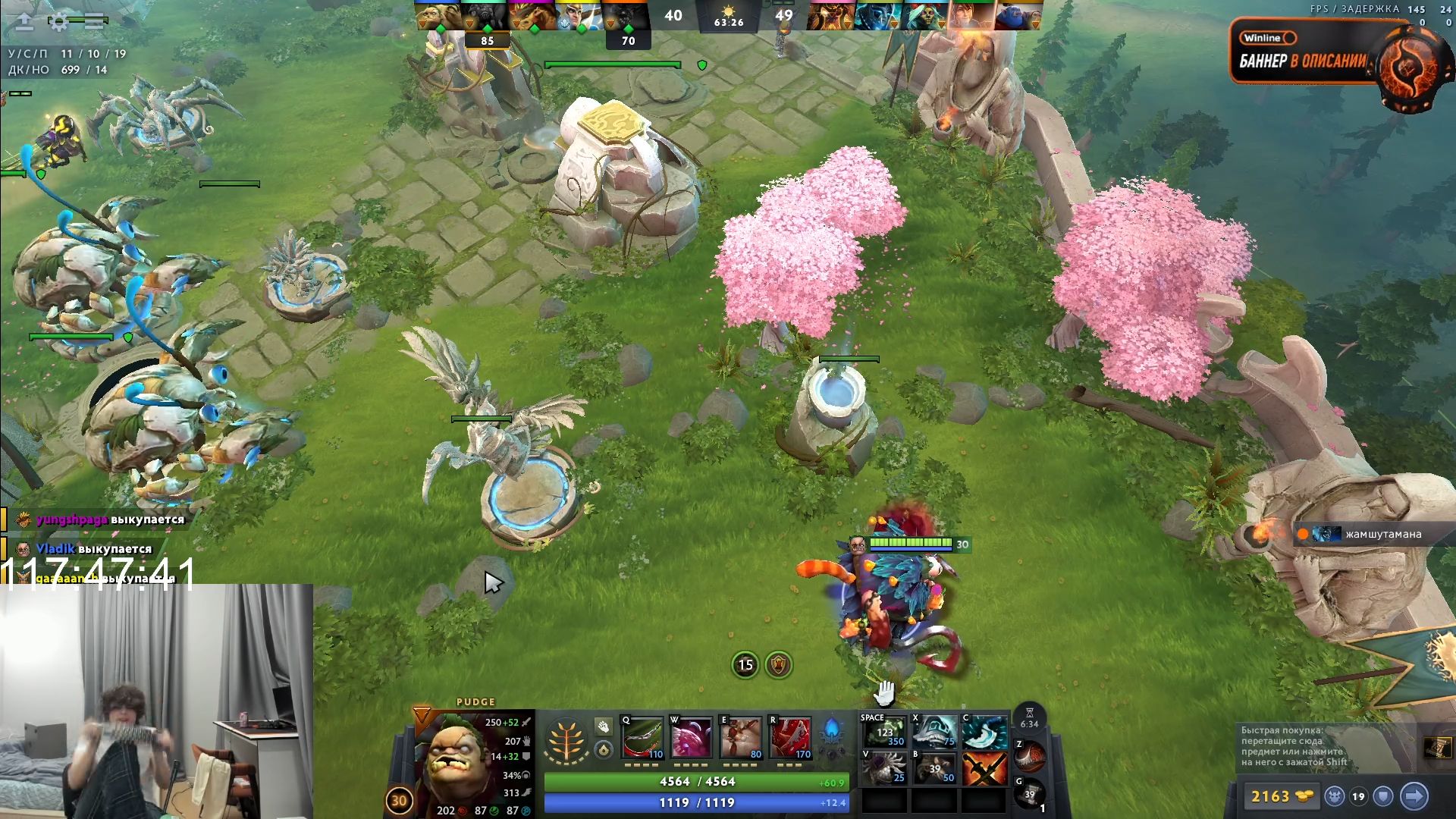The height and width of the screenshot is (819, 1456).
Task: Open the settings gear icon
Action: coord(59,22)
